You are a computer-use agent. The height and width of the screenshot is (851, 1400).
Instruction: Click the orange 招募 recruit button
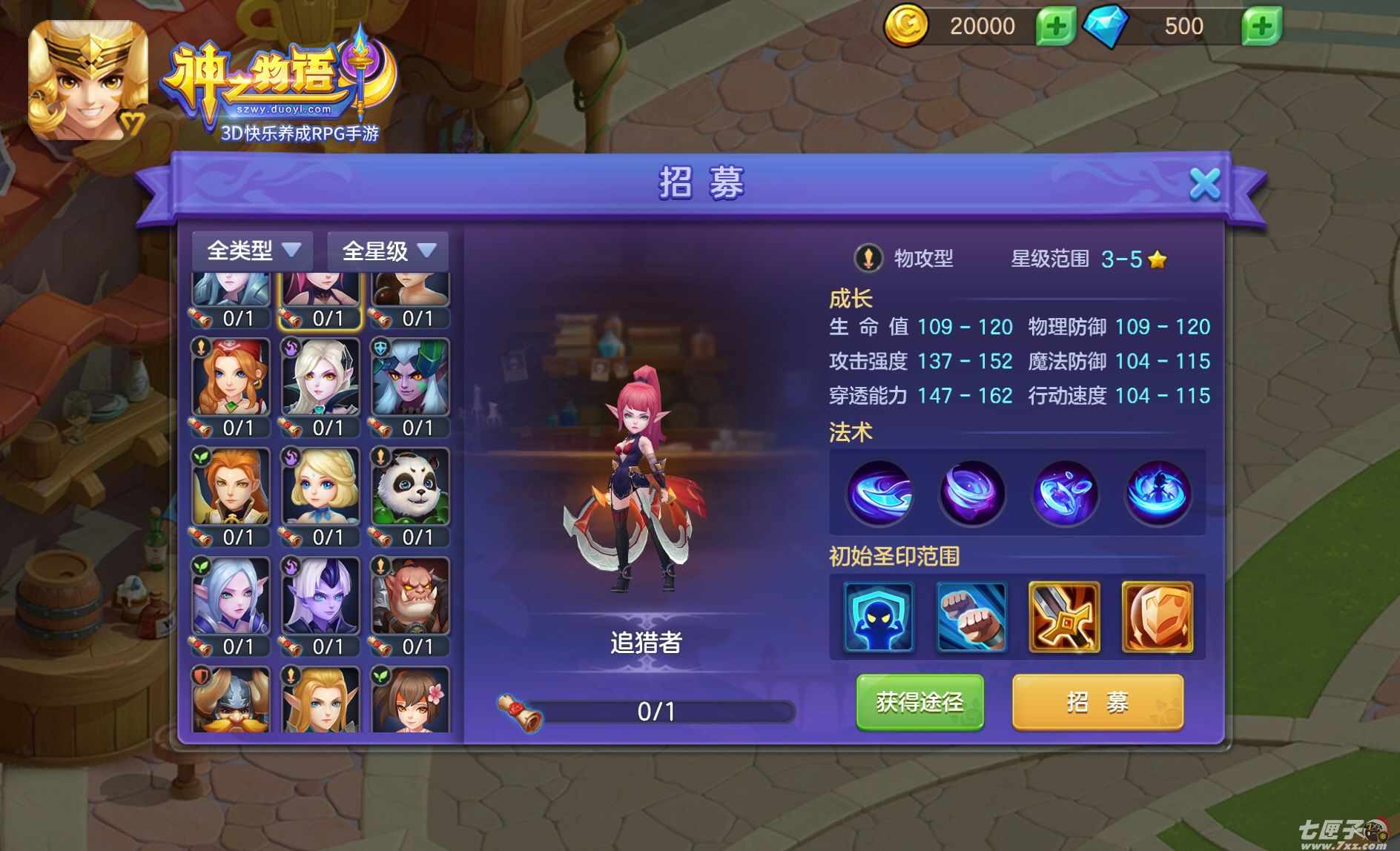point(1097,702)
